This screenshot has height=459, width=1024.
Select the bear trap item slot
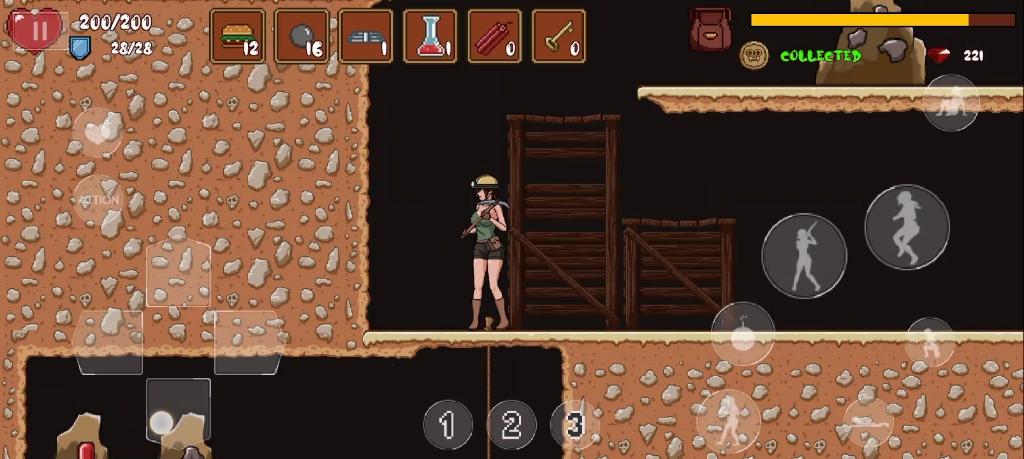[x=366, y=37]
